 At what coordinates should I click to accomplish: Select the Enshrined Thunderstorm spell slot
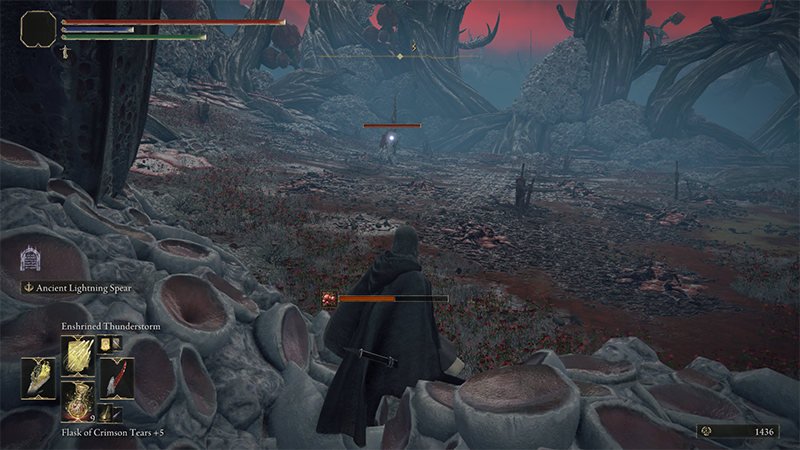tap(76, 355)
